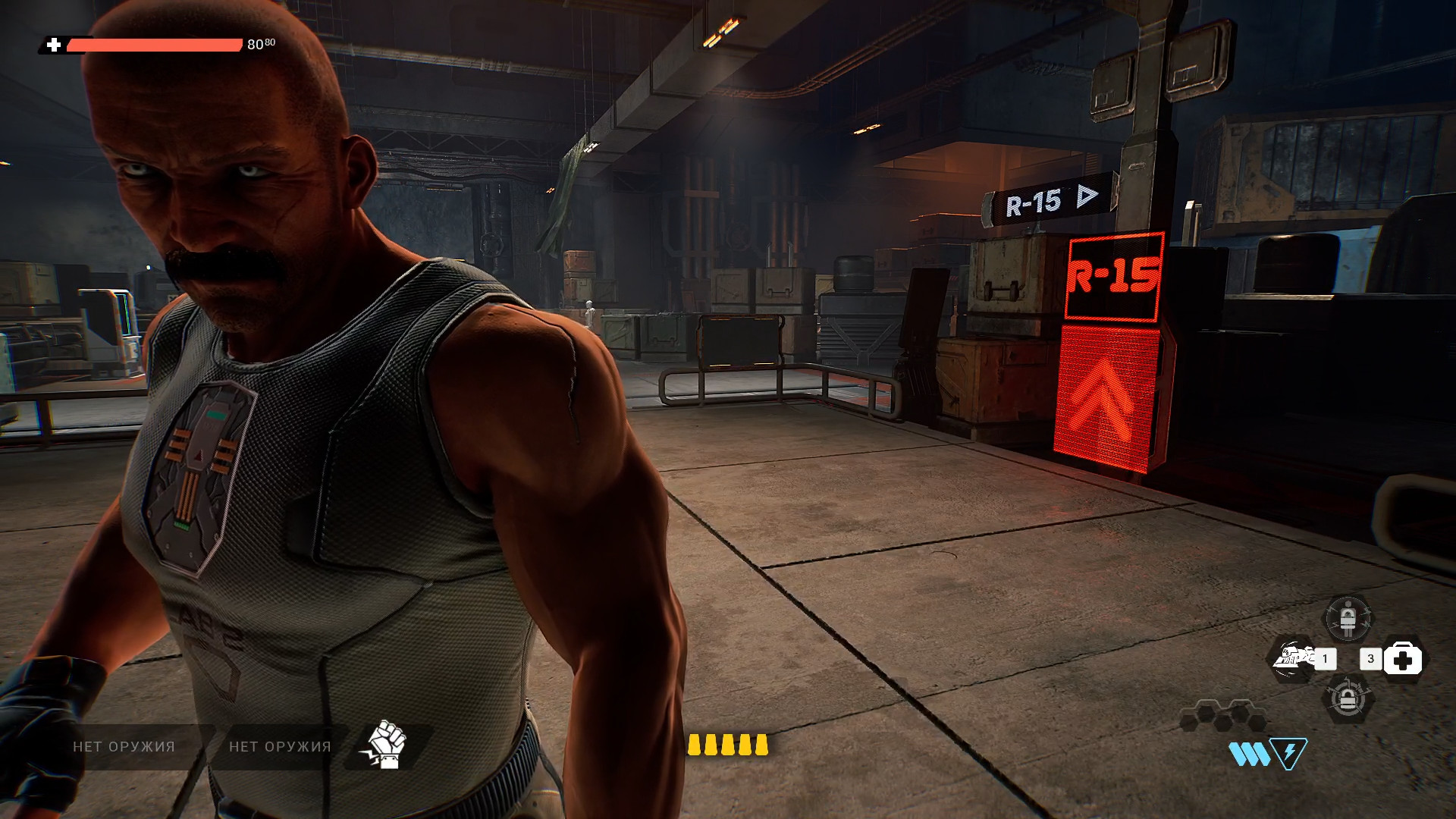Viewport: 1456px width, 819px height.
Task: Select the fist melee weapon slot
Action: coord(388,745)
